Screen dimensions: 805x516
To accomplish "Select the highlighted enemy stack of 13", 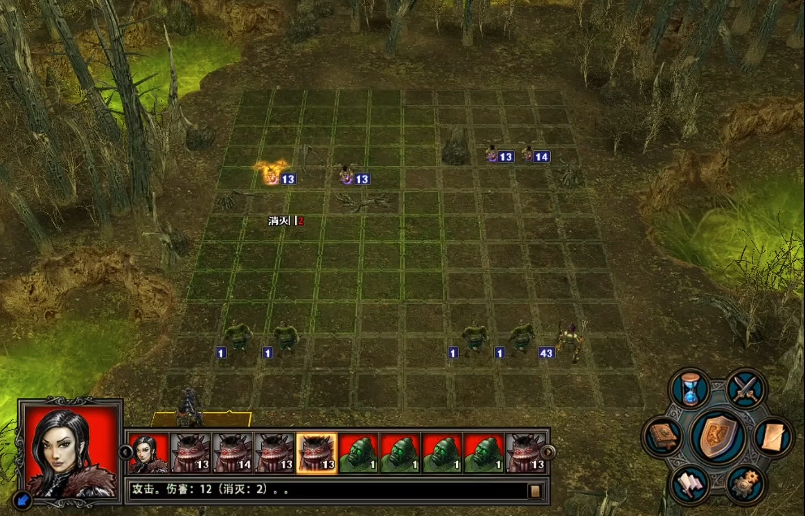I will pyautogui.click(x=271, y=174).
